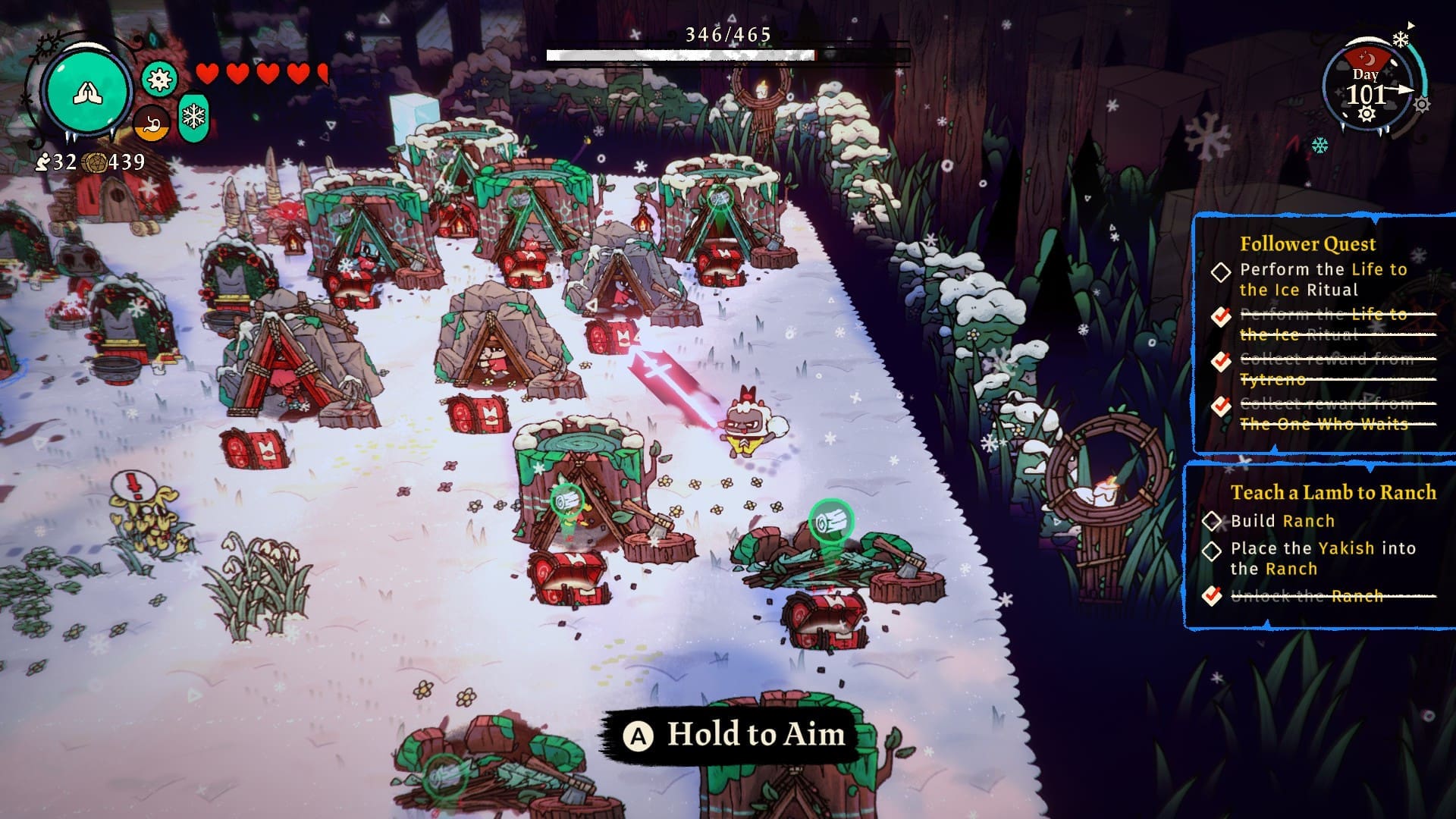The height and width of the screenshot is (819, 1456).
Task: Click the orange hunger meter icon
Action: (x=152, y=123)
